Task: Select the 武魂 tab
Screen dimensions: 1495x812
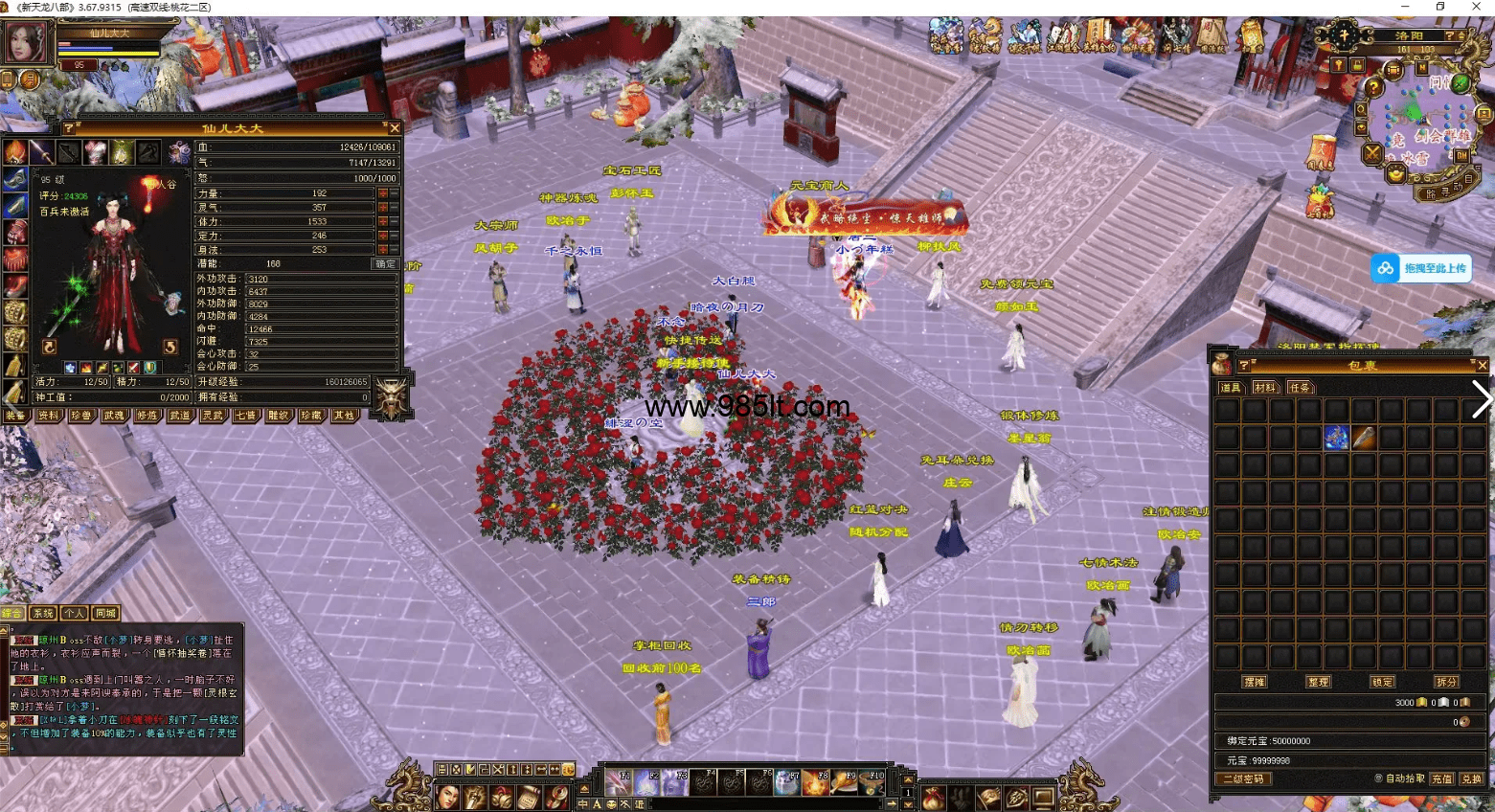Action: pyautogui.click(x=114, y=416)
